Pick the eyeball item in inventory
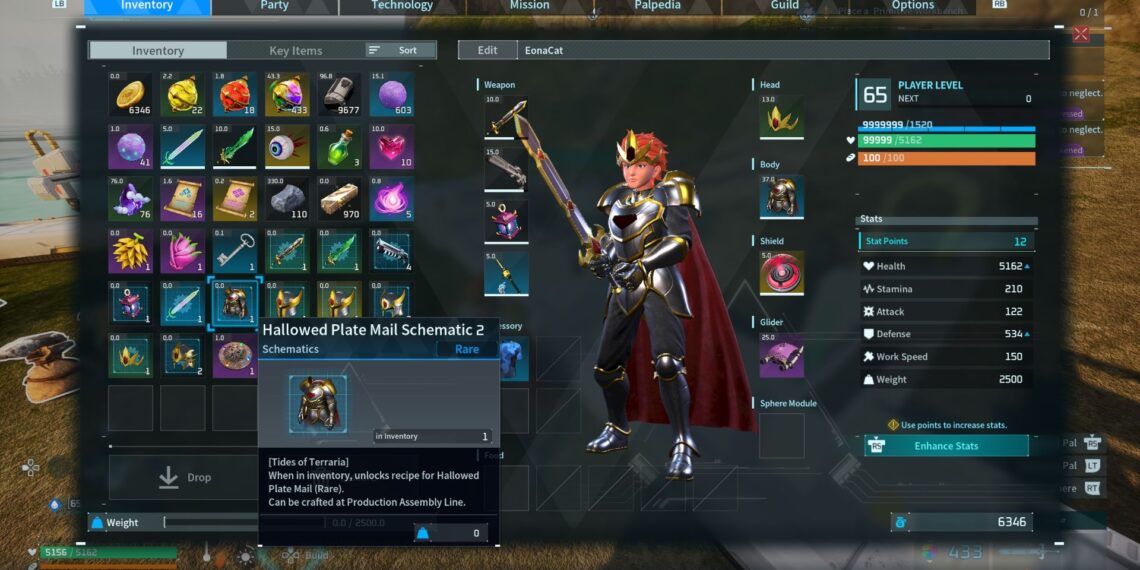This screenshot has height=570, width=1140. 286,147
